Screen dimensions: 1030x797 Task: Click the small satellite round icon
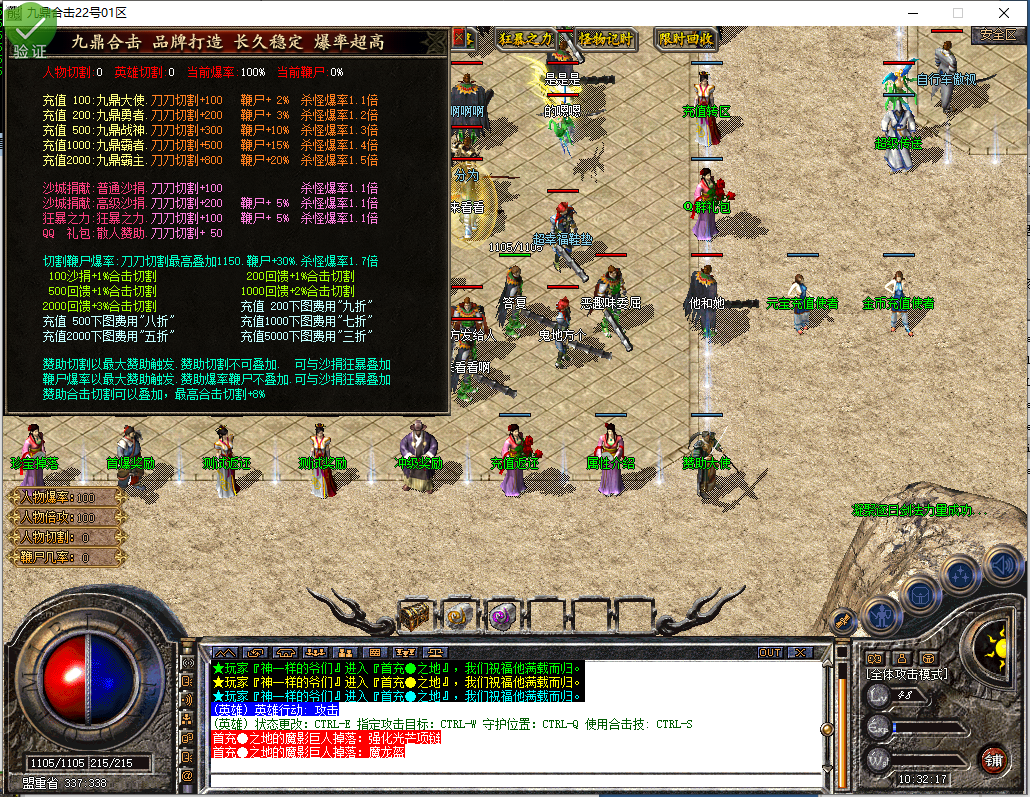[843, 621]
